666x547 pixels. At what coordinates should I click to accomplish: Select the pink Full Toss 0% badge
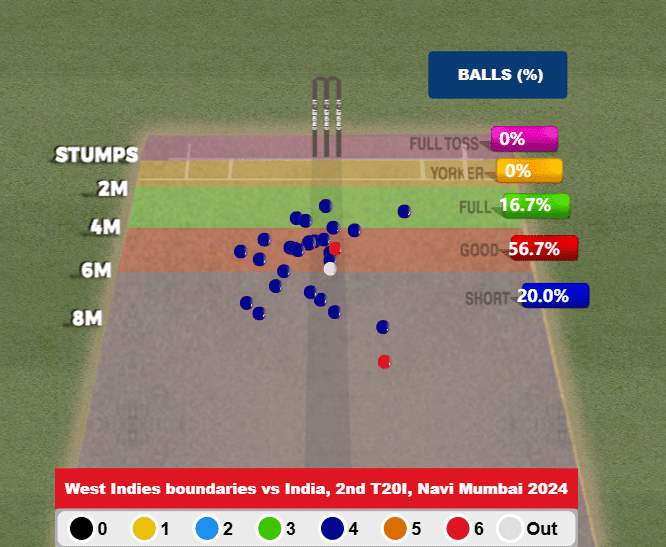pos(523,139)
